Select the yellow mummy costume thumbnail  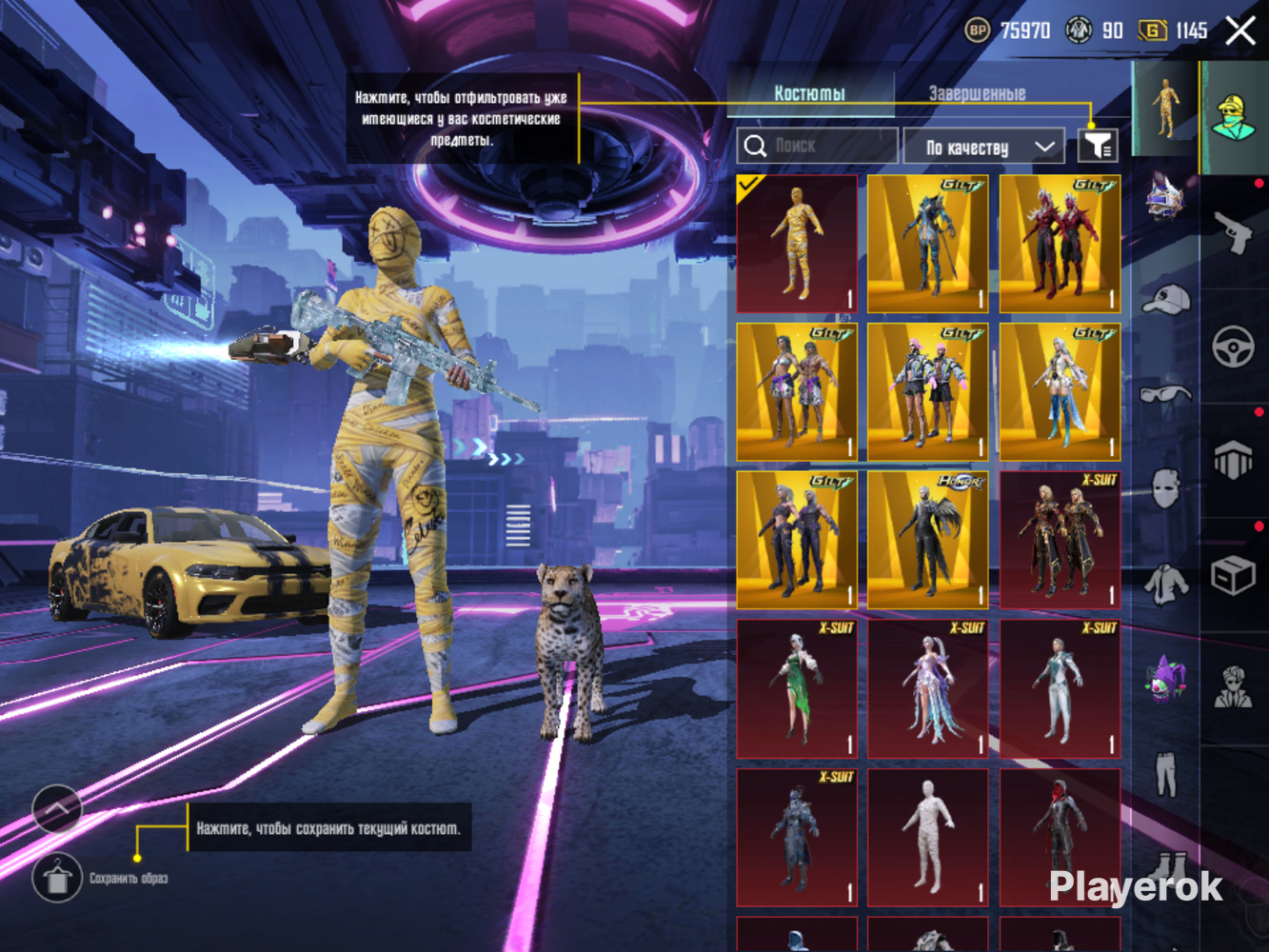pyautogui.click(x=797, y=244)
